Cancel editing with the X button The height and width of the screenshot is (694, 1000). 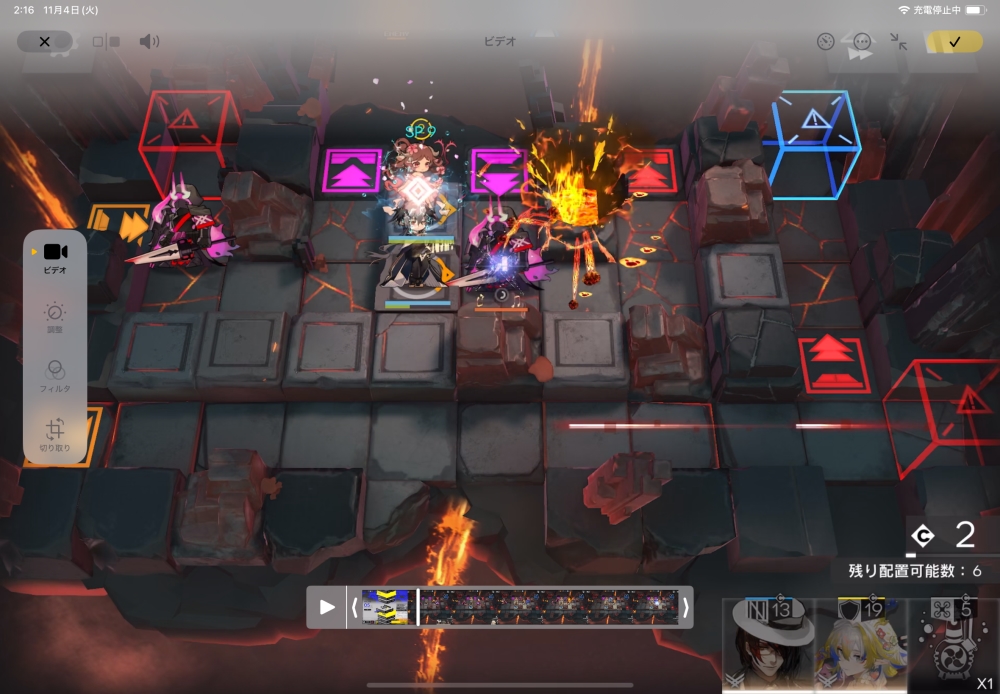44,42
